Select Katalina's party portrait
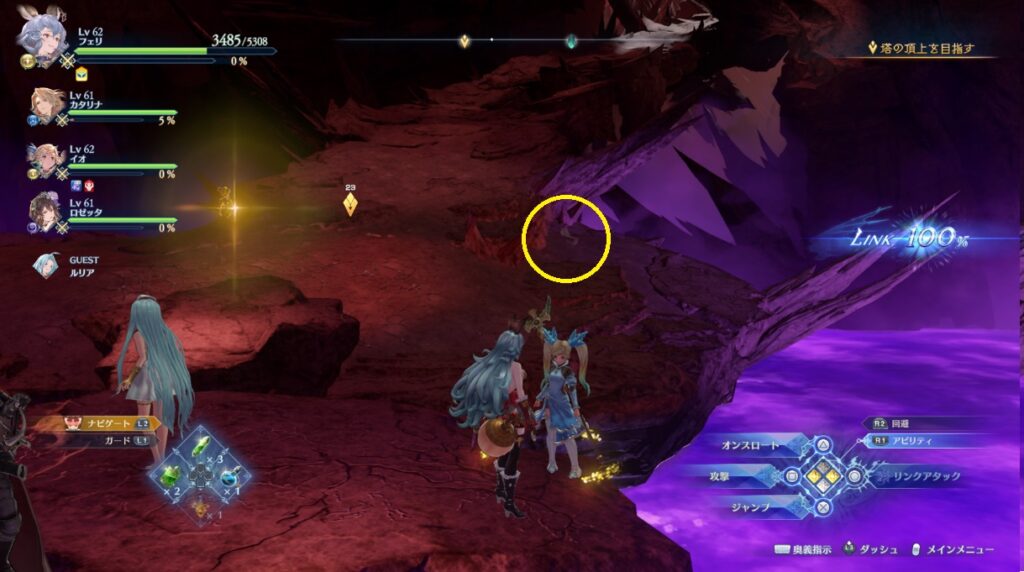 (x=44, y=104)
